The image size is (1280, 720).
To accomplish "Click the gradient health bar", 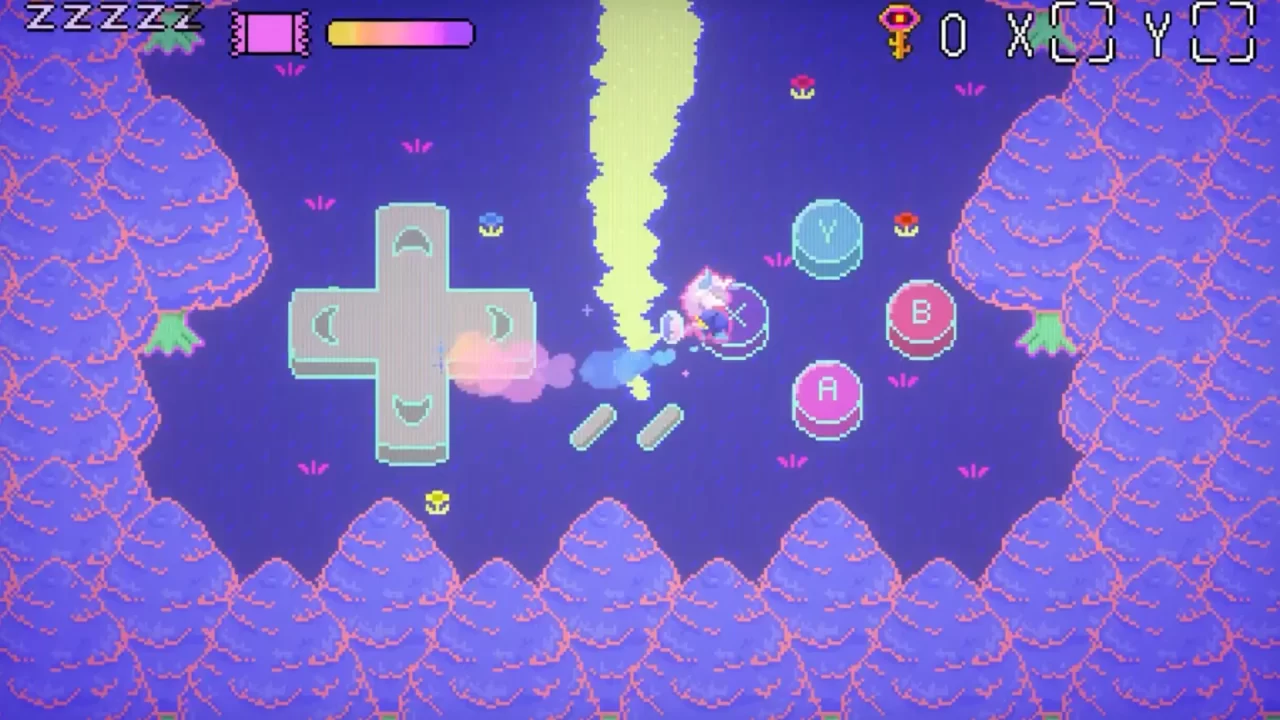I will click(x=400, y=33).
